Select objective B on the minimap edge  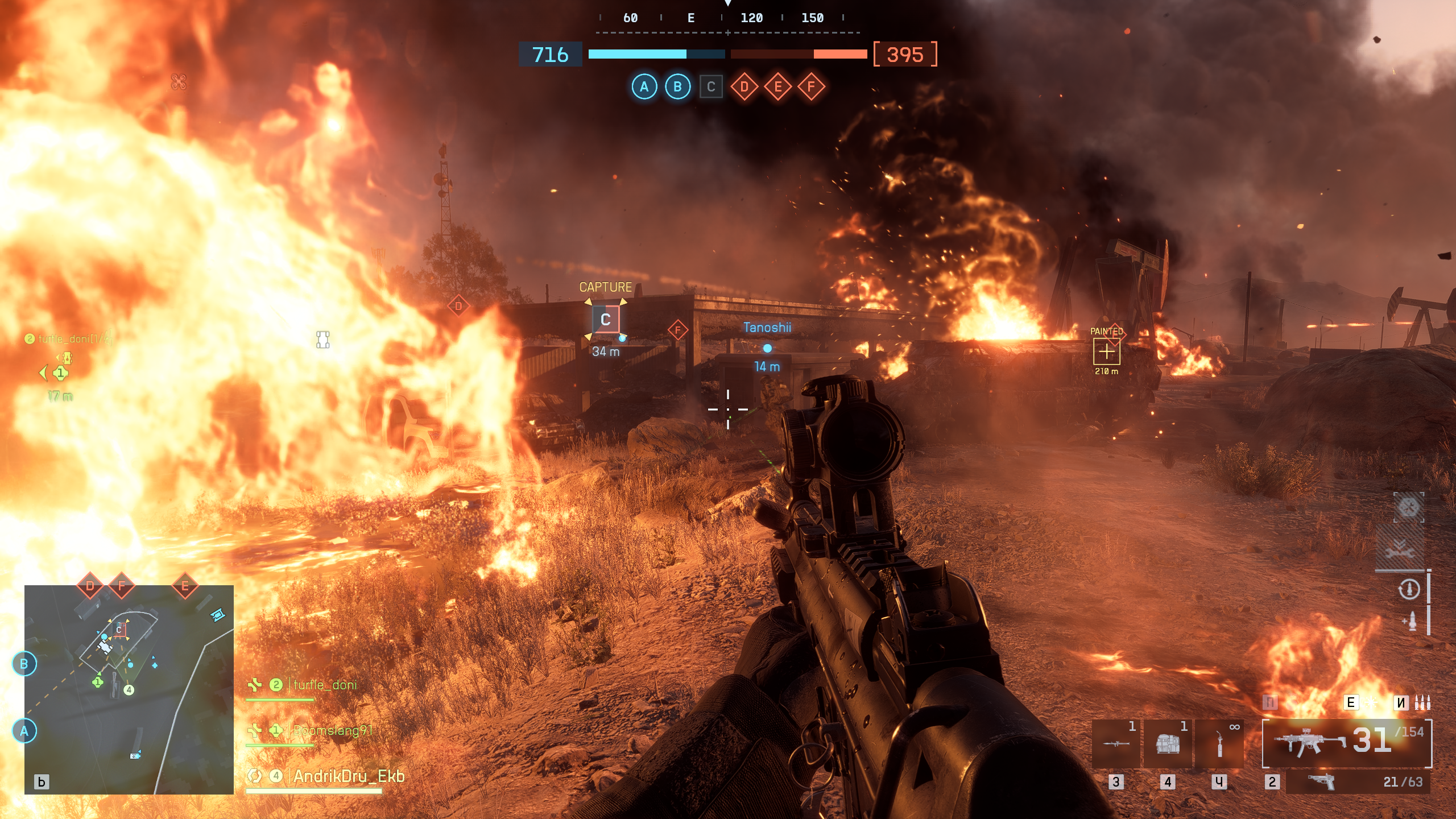coord(24,664)
